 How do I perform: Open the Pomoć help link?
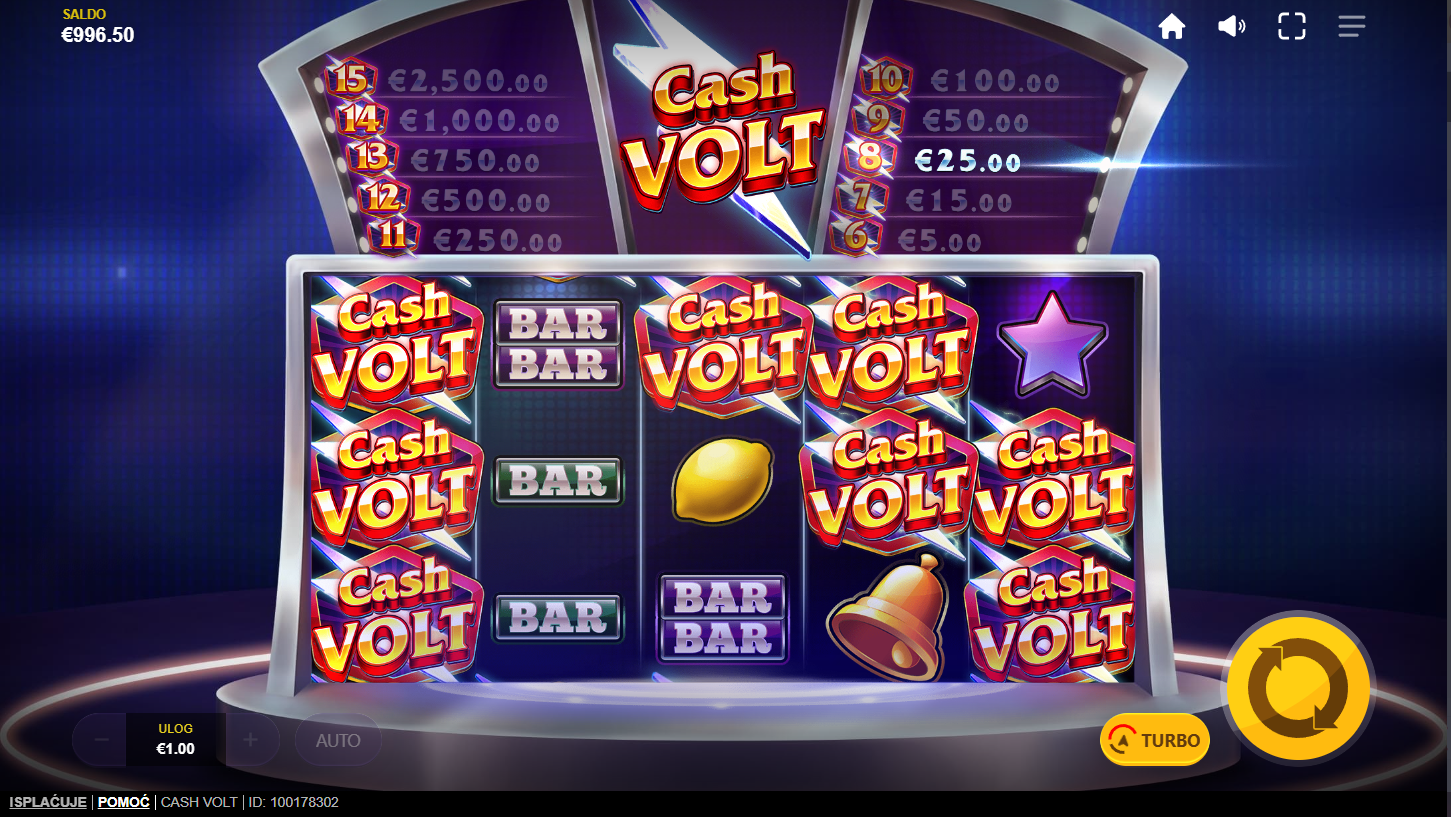(x=123, y=802)
